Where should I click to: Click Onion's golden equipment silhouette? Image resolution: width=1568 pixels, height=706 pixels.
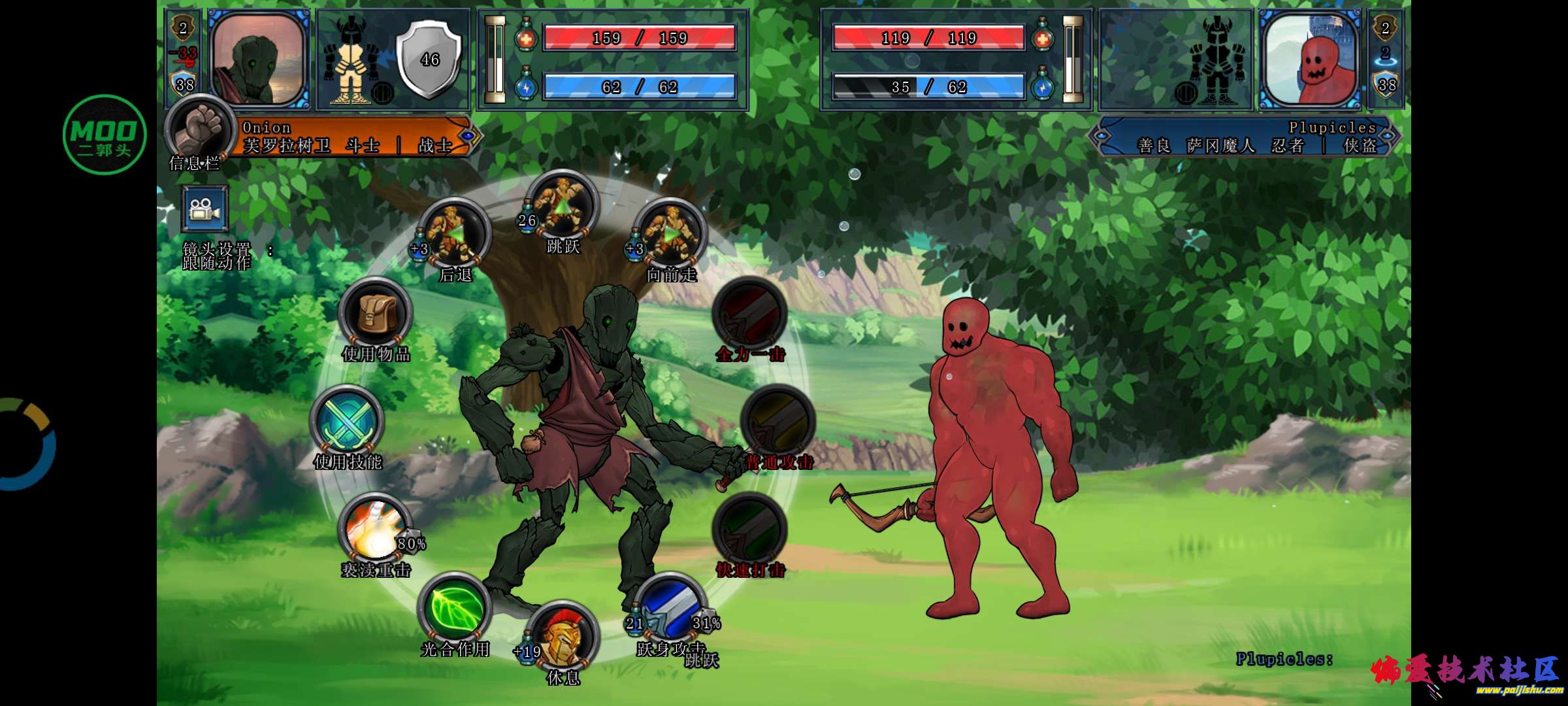coord(353,60)
